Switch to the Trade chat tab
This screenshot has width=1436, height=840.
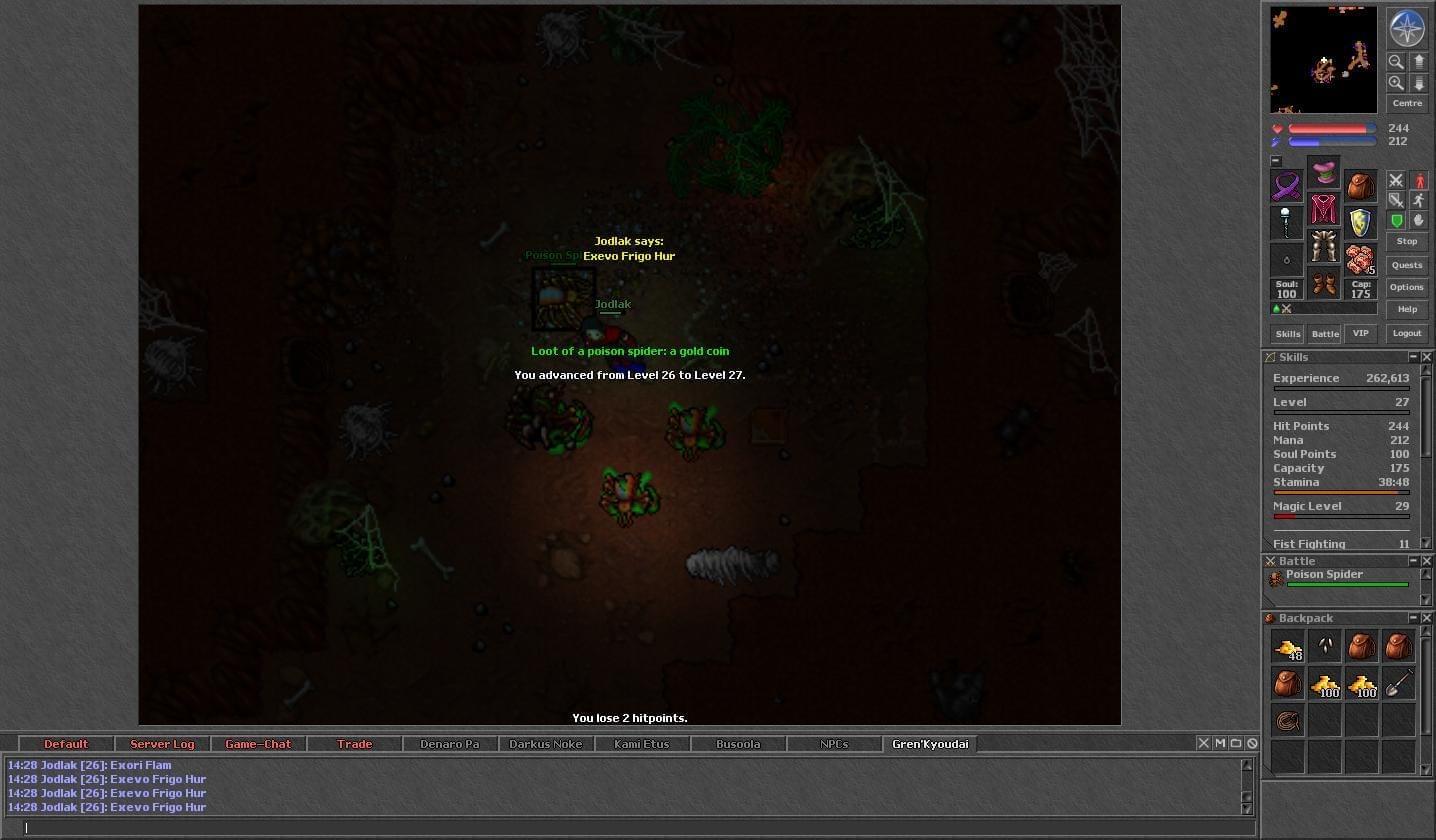click(354, 744)
